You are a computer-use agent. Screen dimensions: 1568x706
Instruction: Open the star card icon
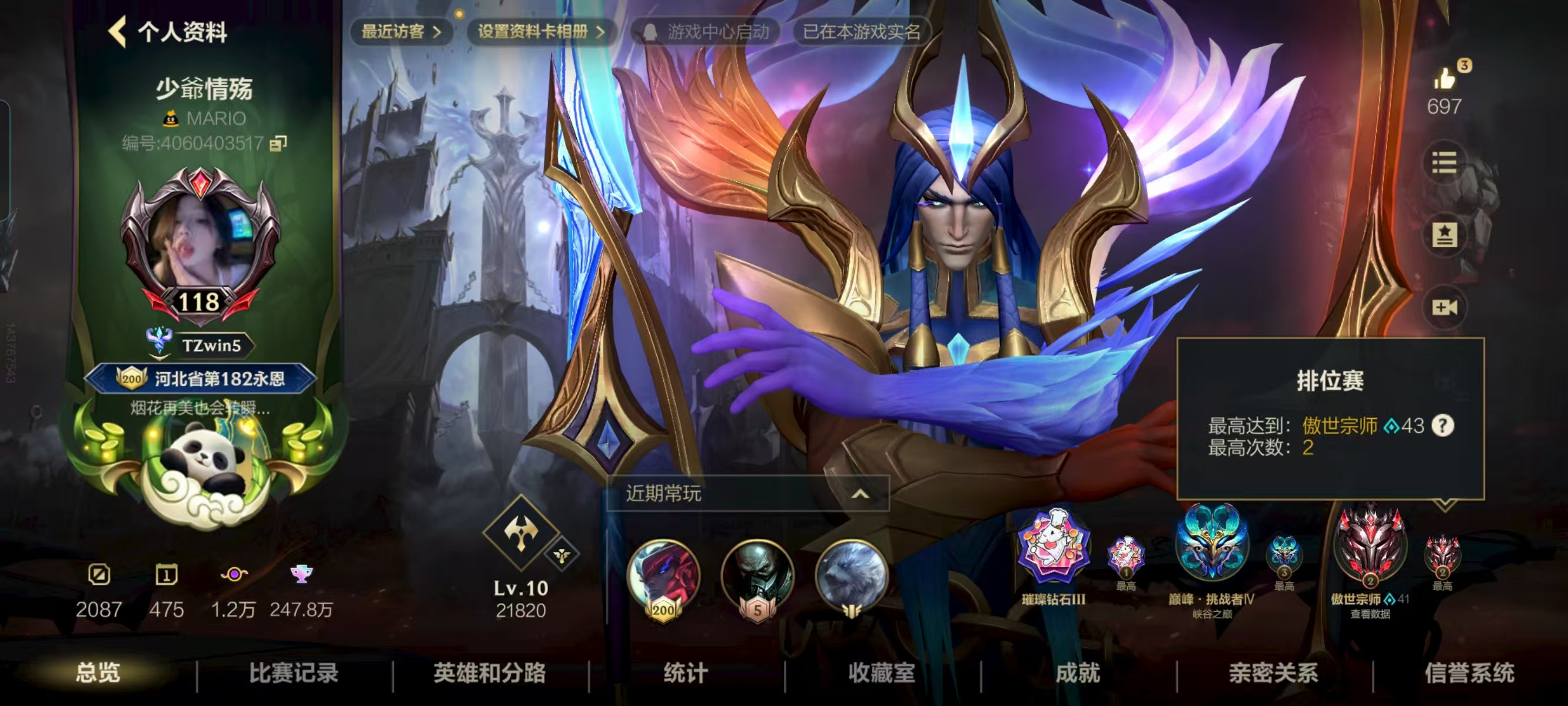click(1444, 235)
